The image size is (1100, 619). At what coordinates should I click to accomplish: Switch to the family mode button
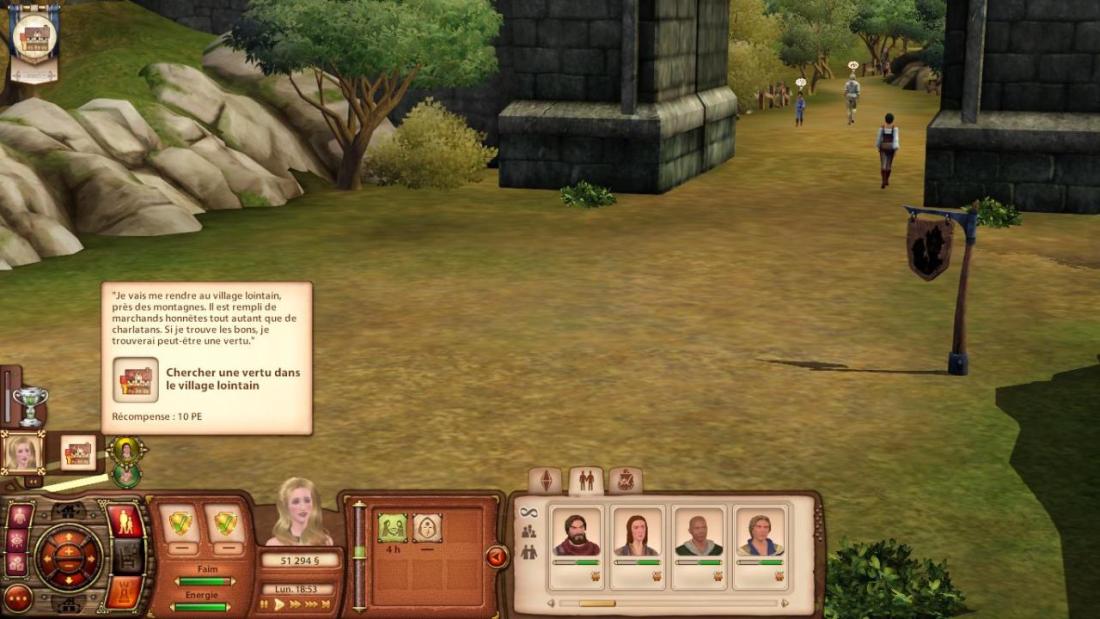pos(125,521)
